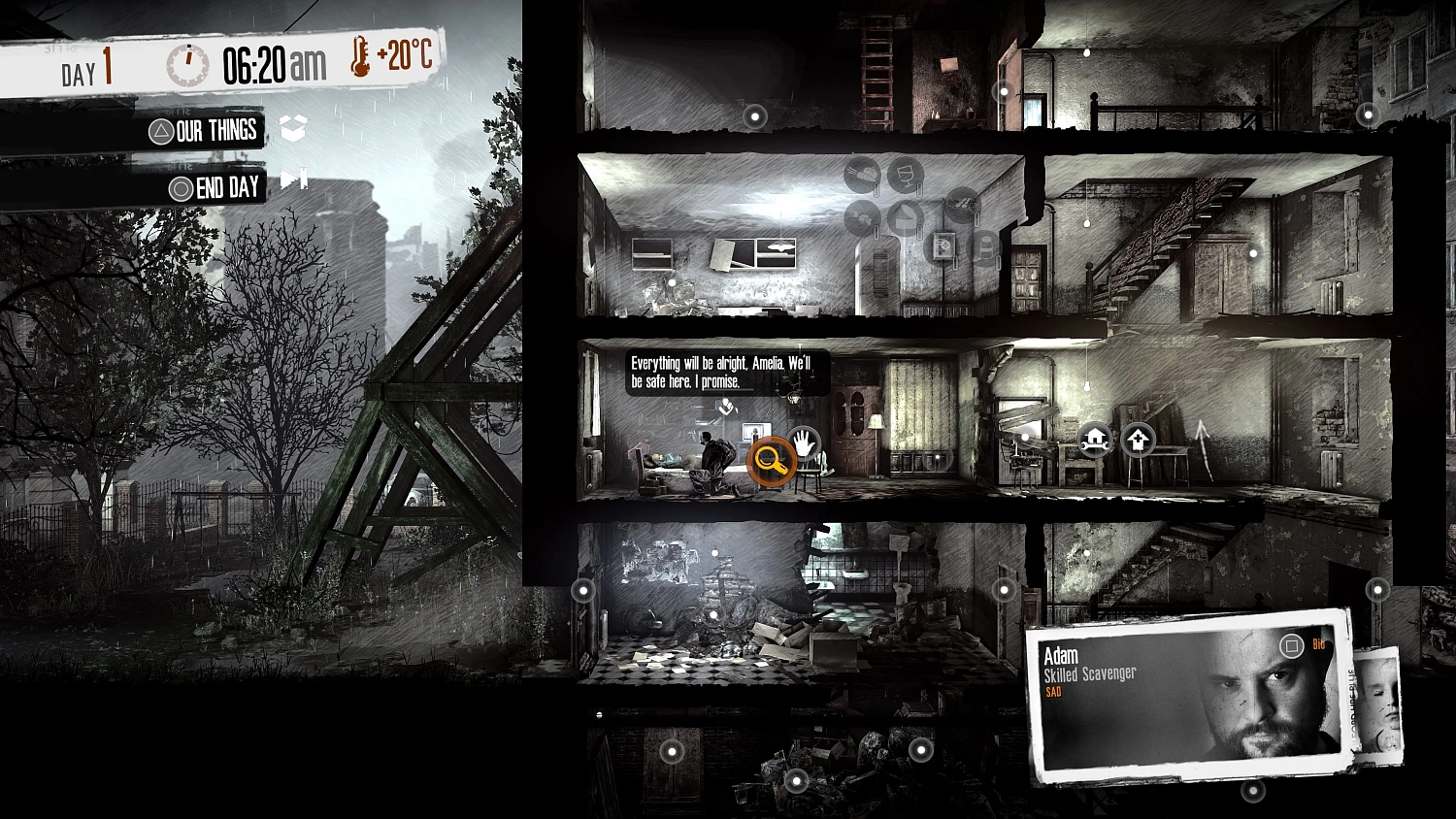Image resolution: width=1456 pixels, height=819 pixels.
Task: Click the thermometer temperature indicator
Action: pos(359,61)
